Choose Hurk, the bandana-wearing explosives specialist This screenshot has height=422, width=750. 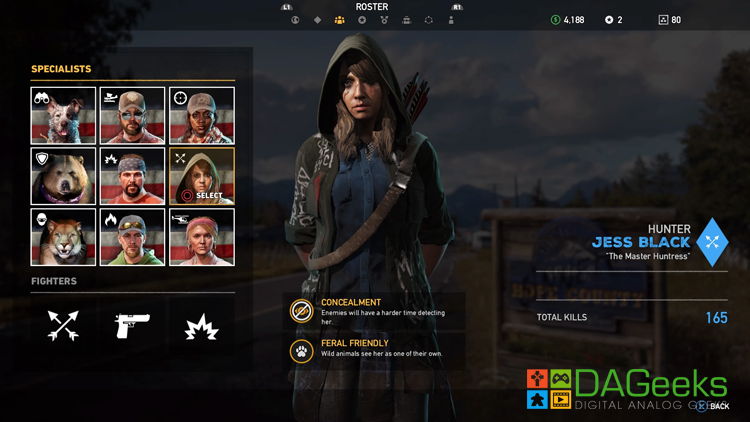[133, 177]
